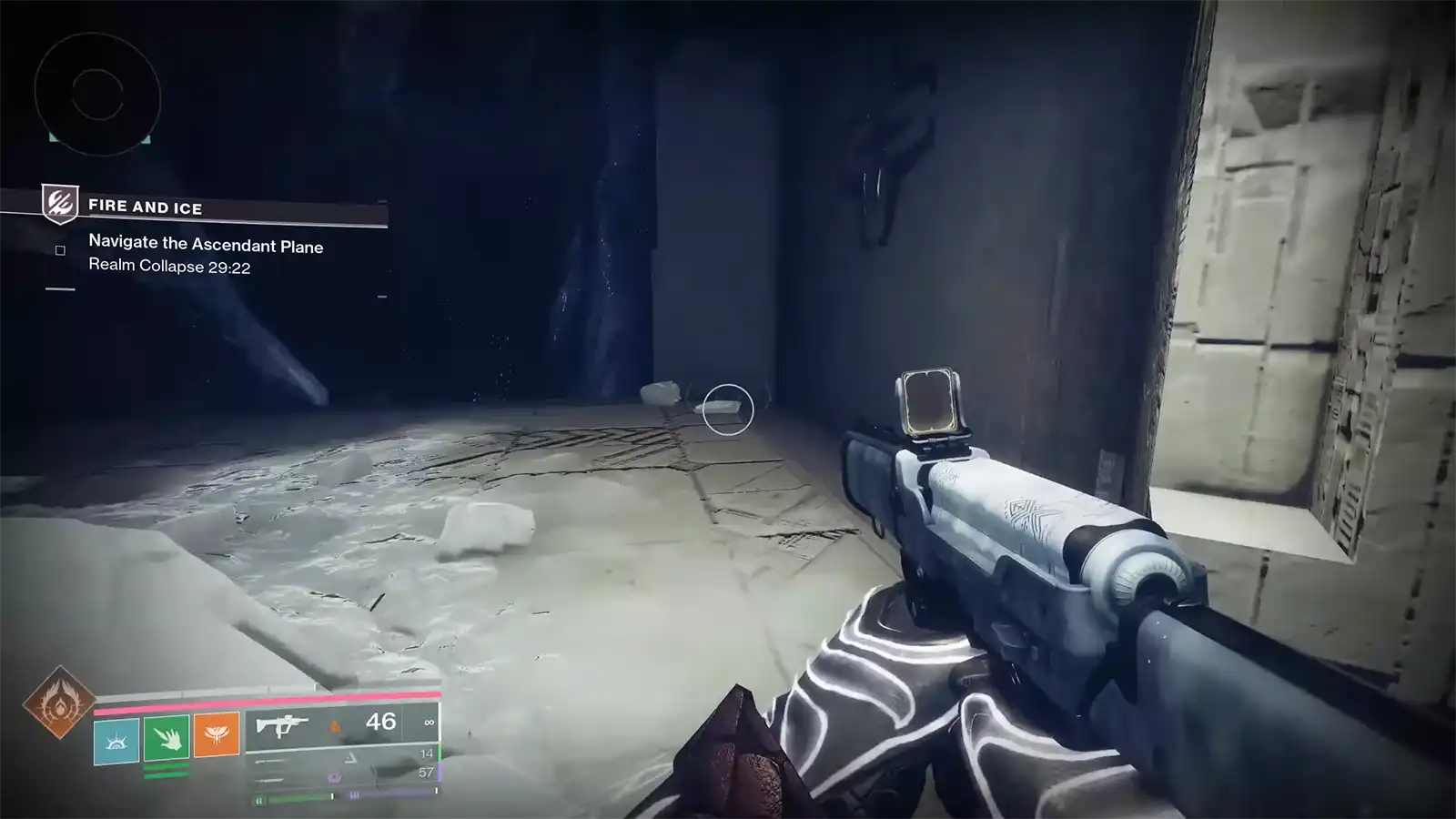Click the Realm Collapse 29:22 timer text
The width and height of the screenshot is (1456, 819).
pyautogui.click(x=169, y=268)
